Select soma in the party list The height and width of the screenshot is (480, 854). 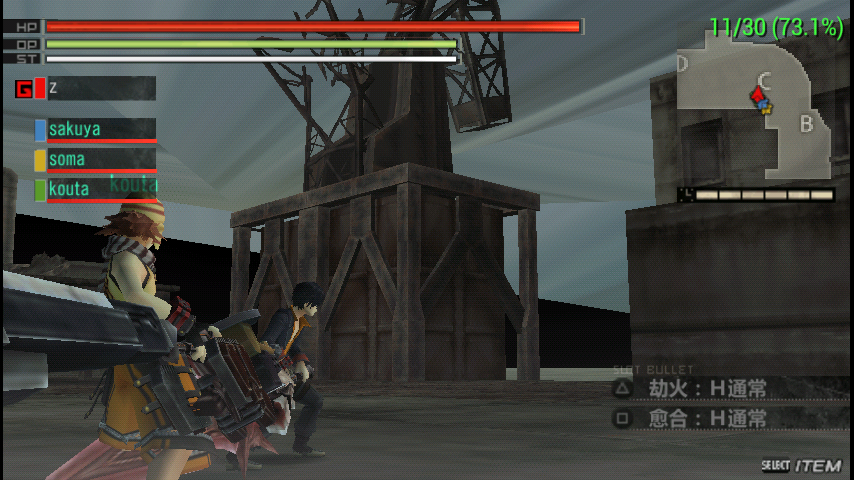pos(96,160)
